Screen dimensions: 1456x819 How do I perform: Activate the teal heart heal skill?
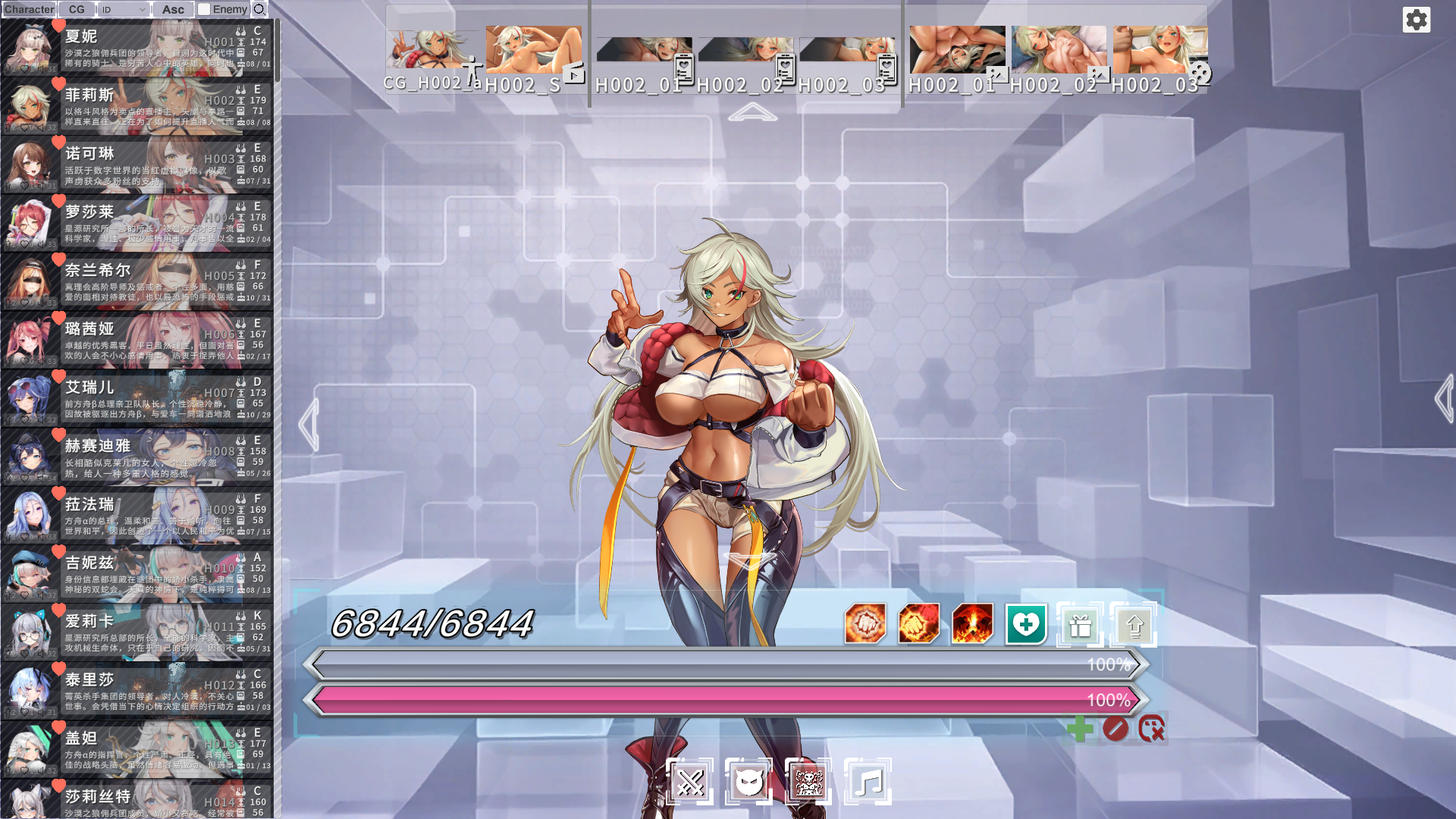coord(1026,624)
